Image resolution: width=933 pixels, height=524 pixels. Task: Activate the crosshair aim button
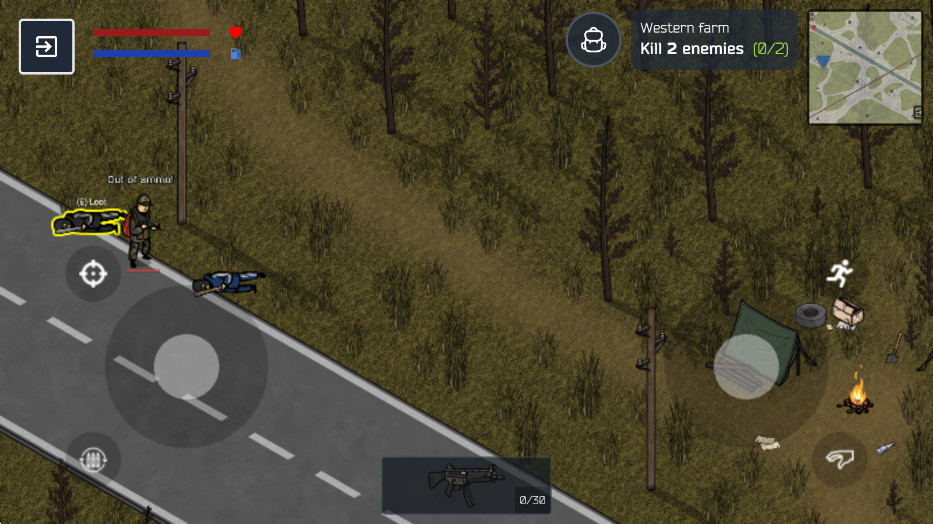click(93, 273)
